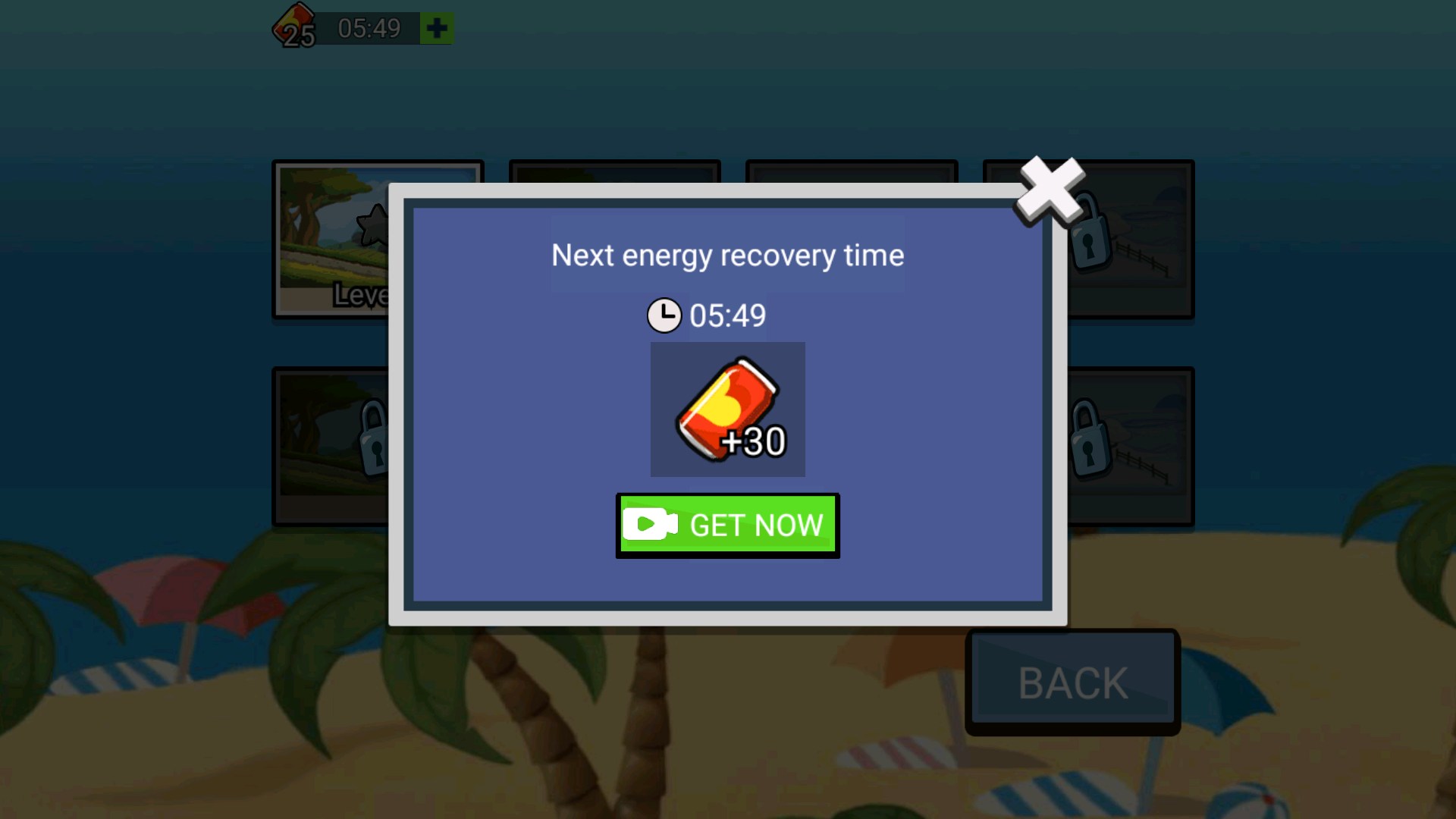The image size is (1456, 819).
Task: Tap the green plus icon to add energy
Action: point(436,29)
